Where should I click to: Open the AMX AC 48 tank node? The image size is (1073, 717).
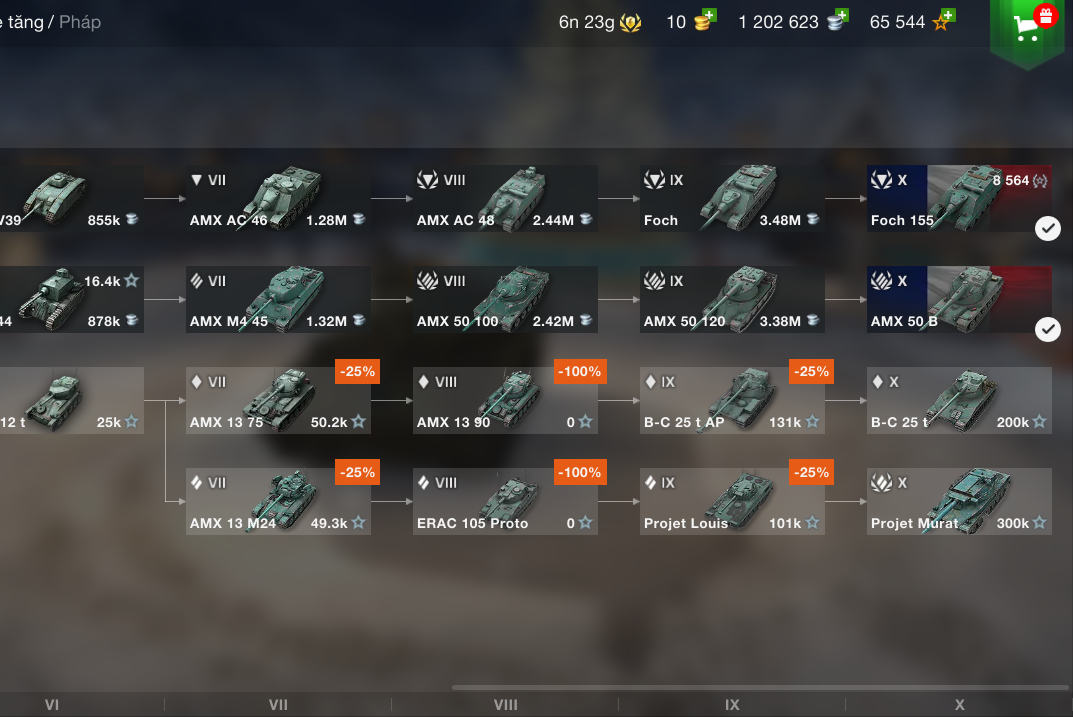(505, 199)
